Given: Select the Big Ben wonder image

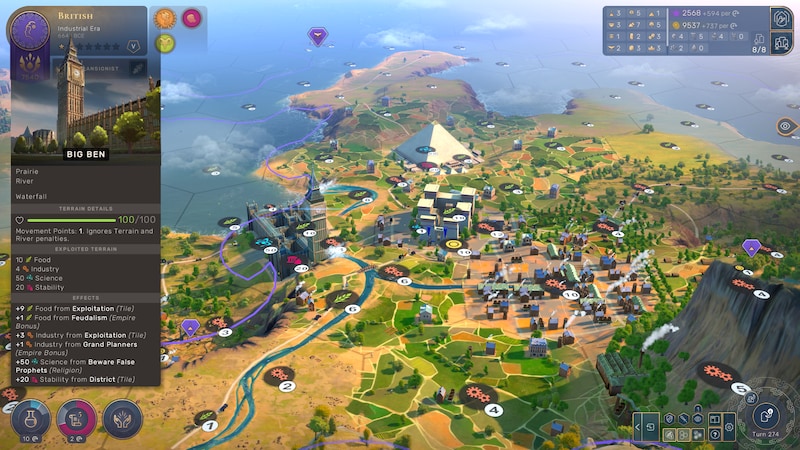Looking at the screenshot, I should pyautogui.click(x=85, y=100).
